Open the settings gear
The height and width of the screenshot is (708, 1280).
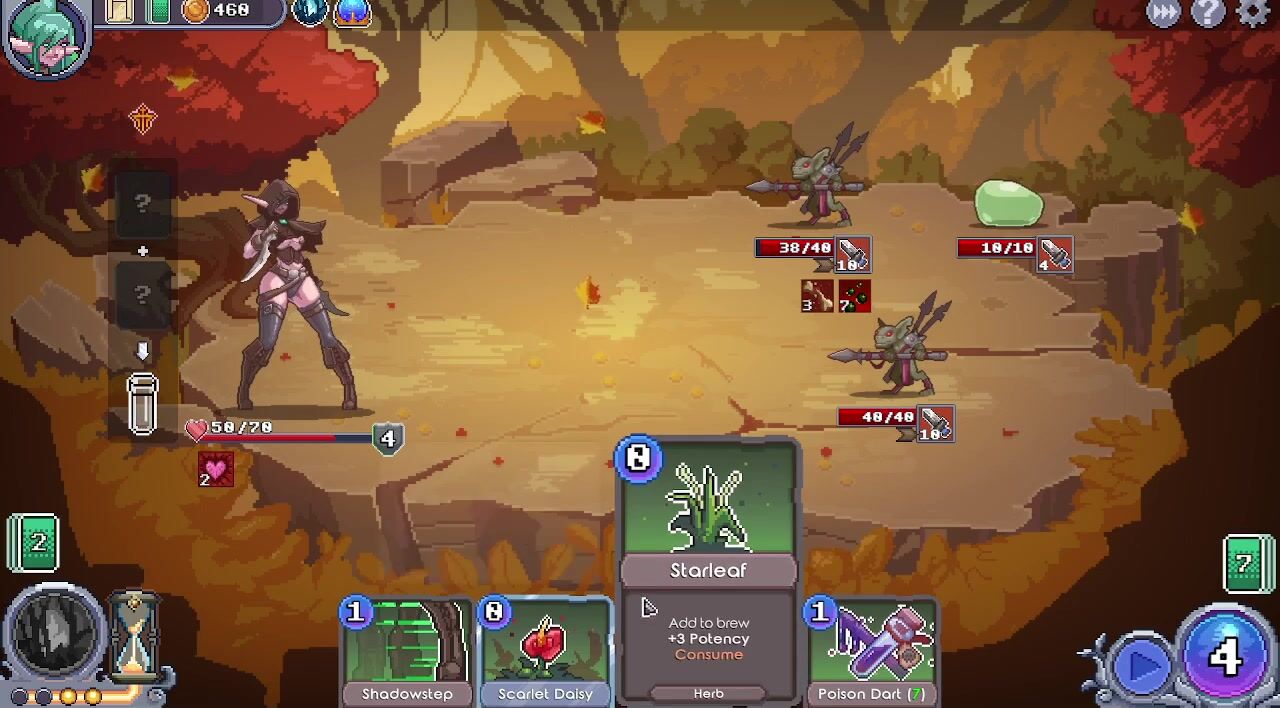pos(1253,13)
